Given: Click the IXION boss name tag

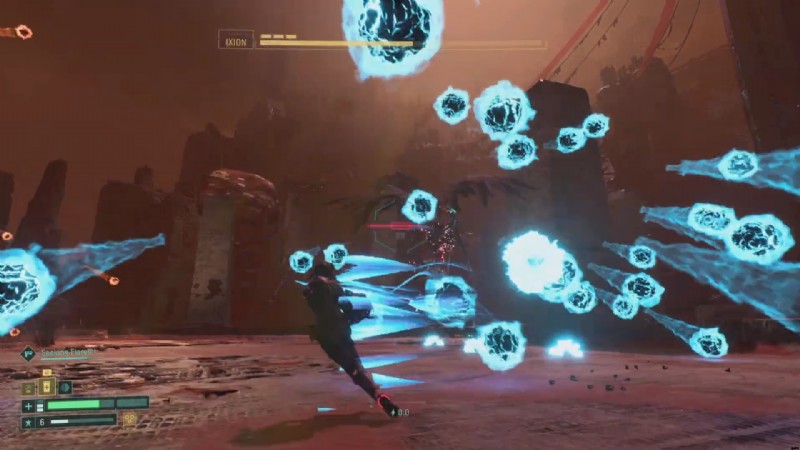Looking at the screenshot, I should pos(236,40).
